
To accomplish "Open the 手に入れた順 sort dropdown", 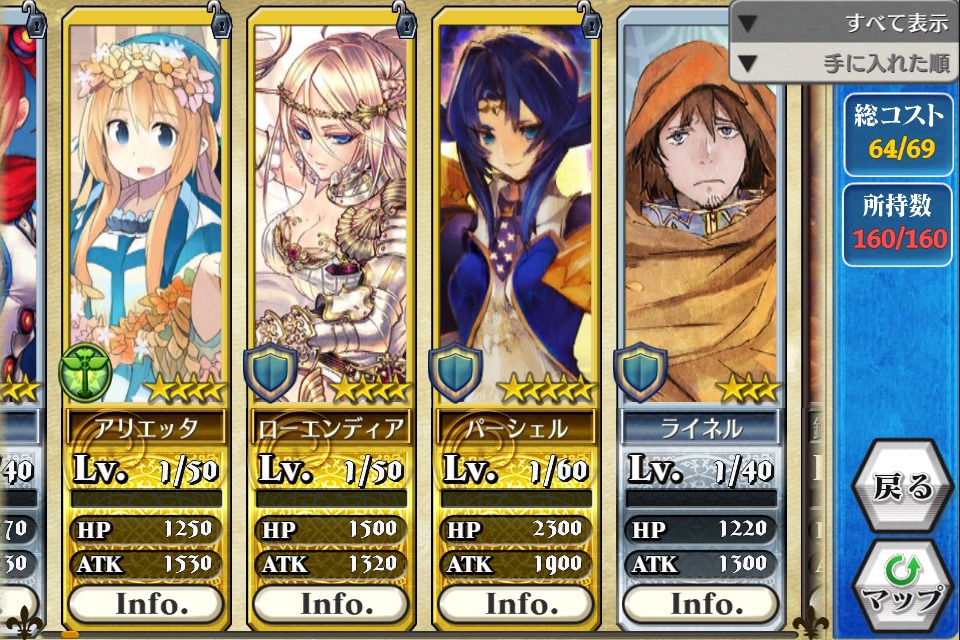I will point(845,64).
